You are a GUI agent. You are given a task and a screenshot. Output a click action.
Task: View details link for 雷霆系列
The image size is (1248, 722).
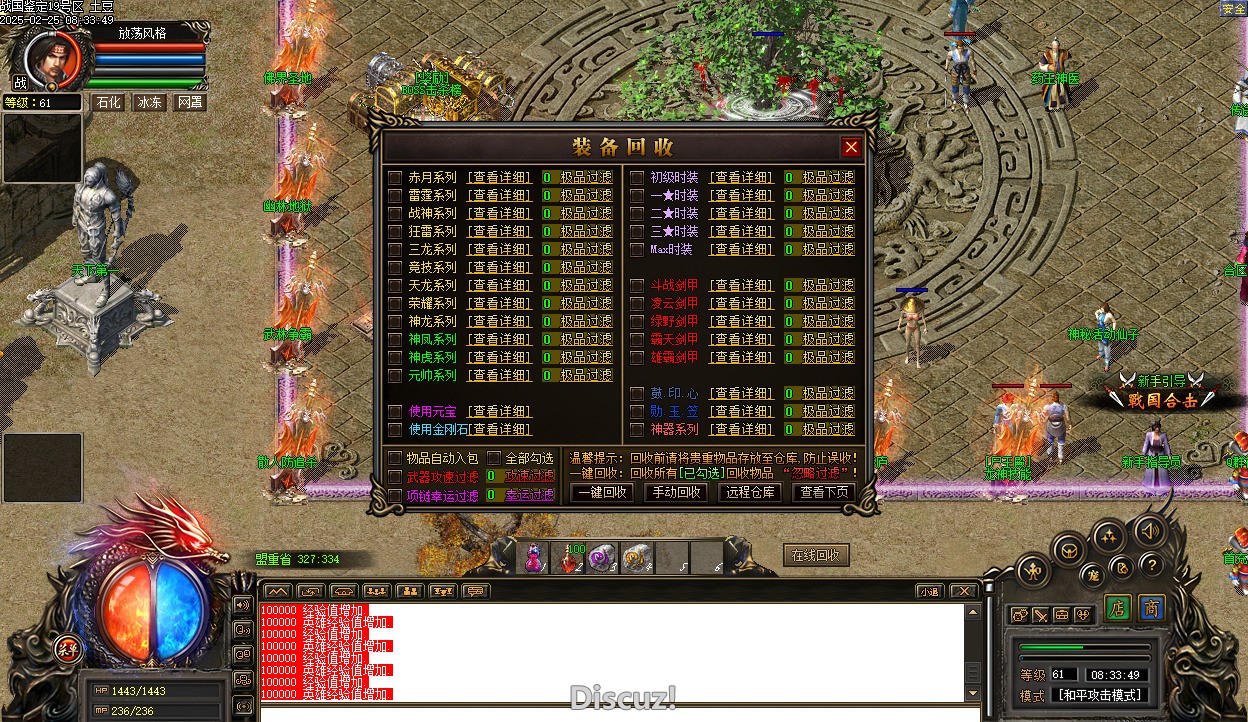[x=500, y=196]
